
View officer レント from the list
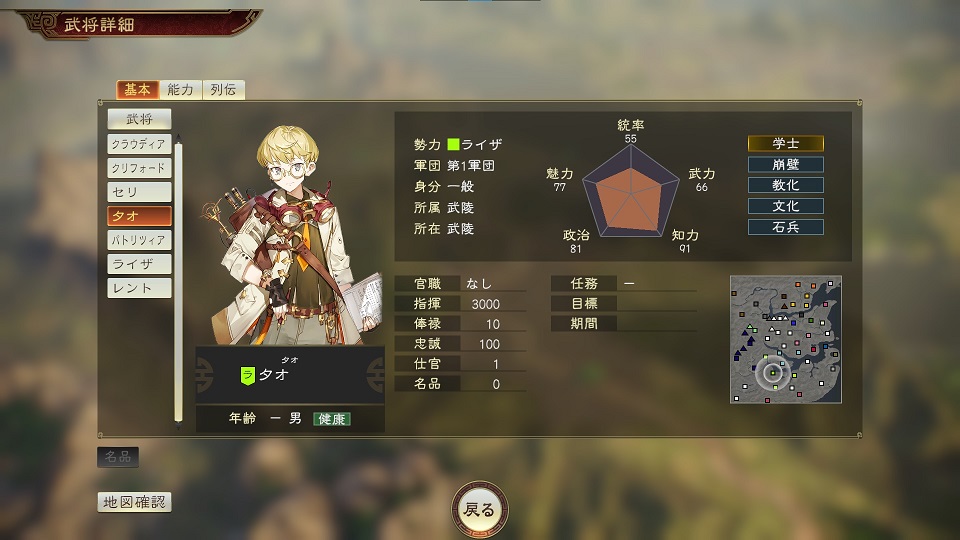[x=139, y=288]
